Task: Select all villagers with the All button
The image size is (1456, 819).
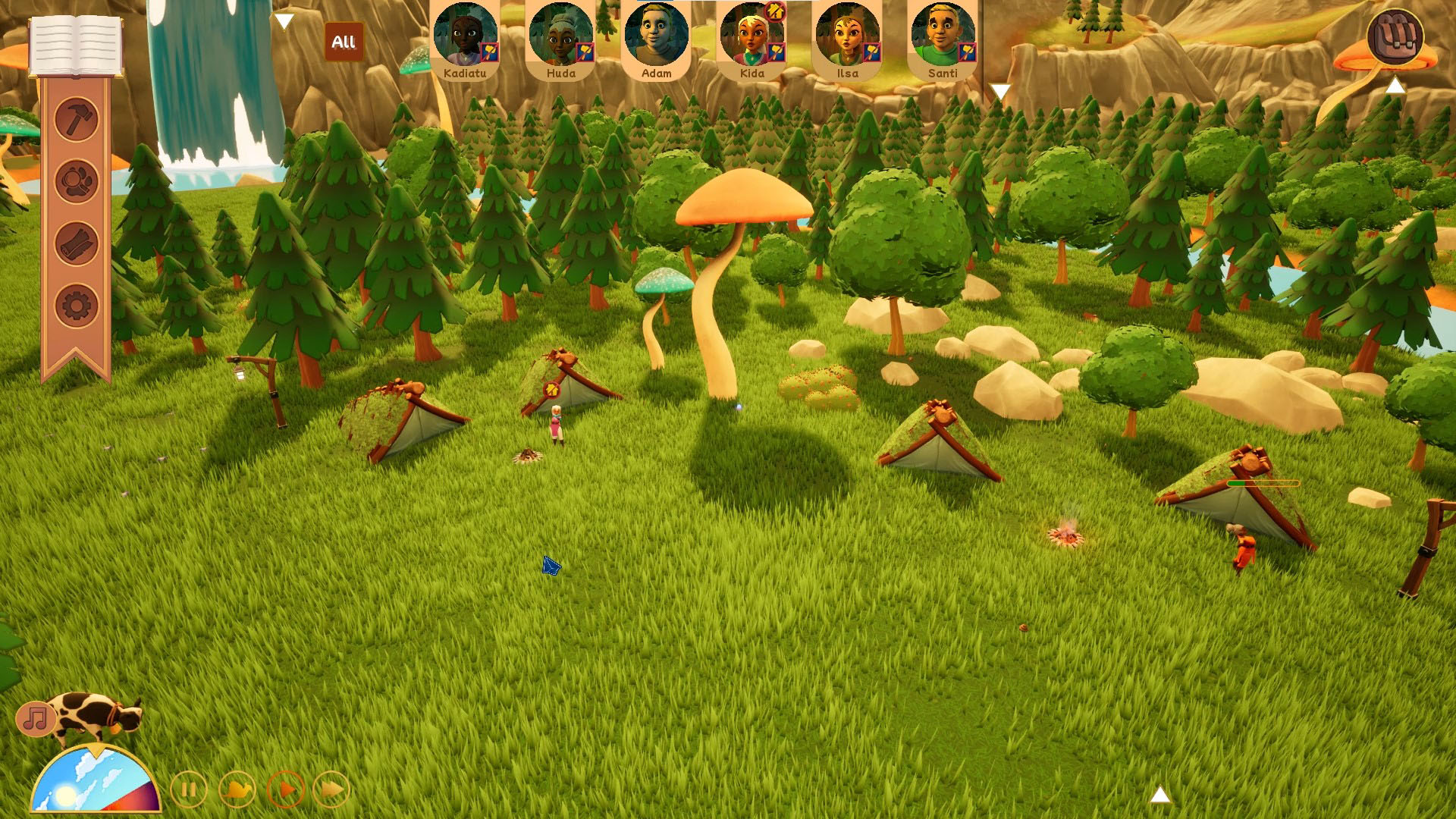Action: 344,42
